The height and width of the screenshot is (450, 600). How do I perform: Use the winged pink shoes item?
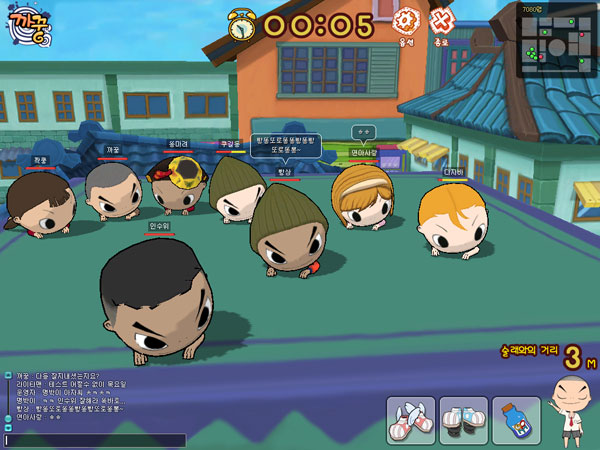point(411,420)
